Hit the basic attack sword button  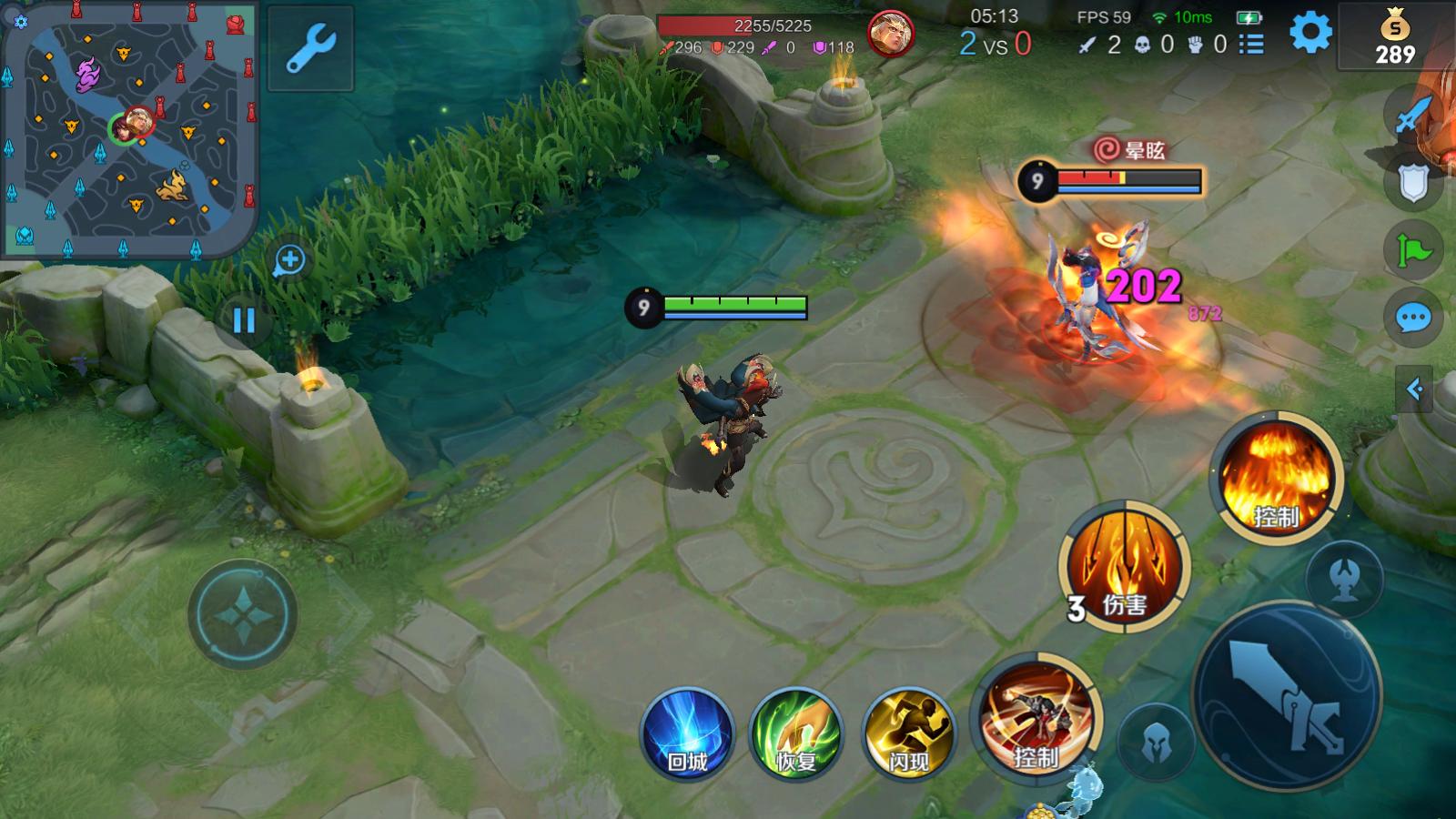(x=1287, y=695)
